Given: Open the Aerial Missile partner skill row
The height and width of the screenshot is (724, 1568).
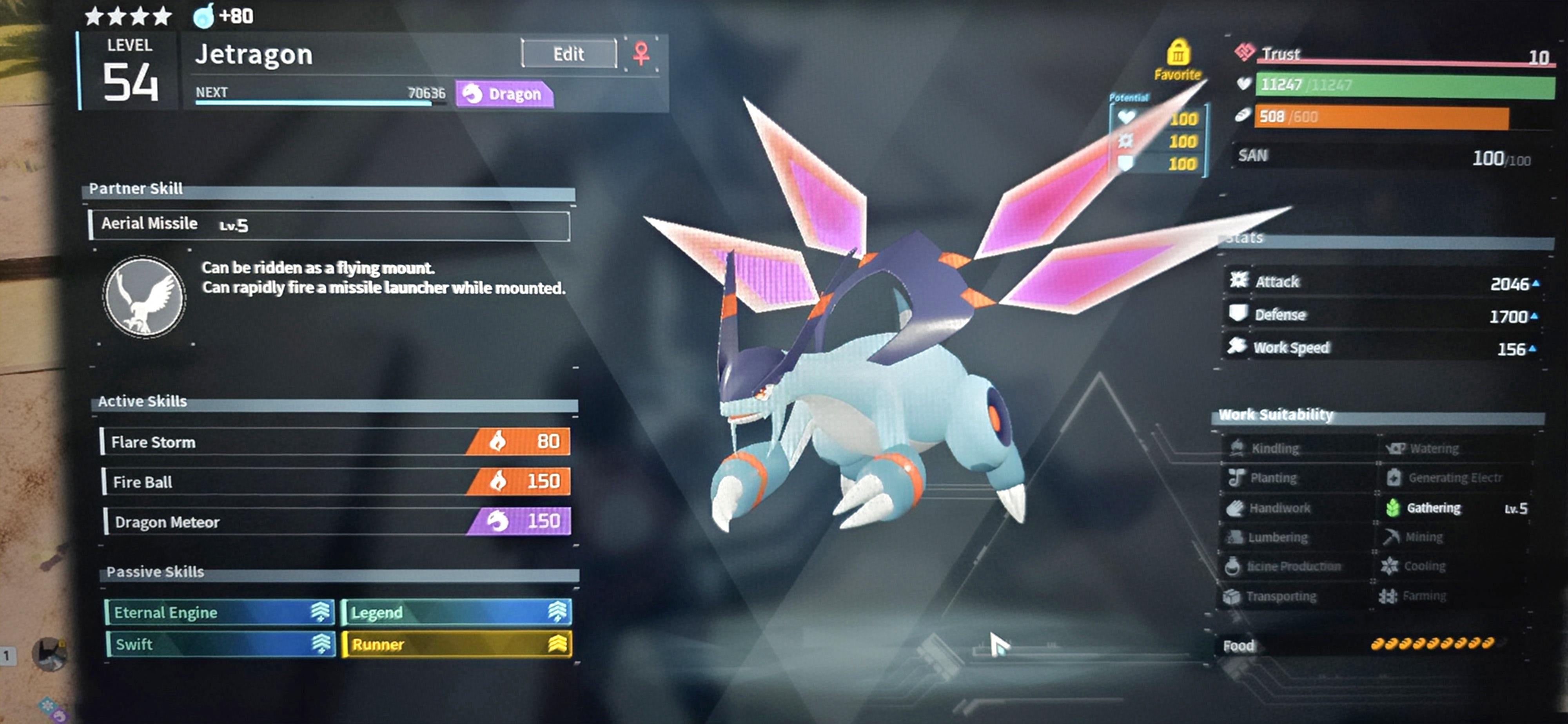Looking at the screenshot, I should (329, 225).
